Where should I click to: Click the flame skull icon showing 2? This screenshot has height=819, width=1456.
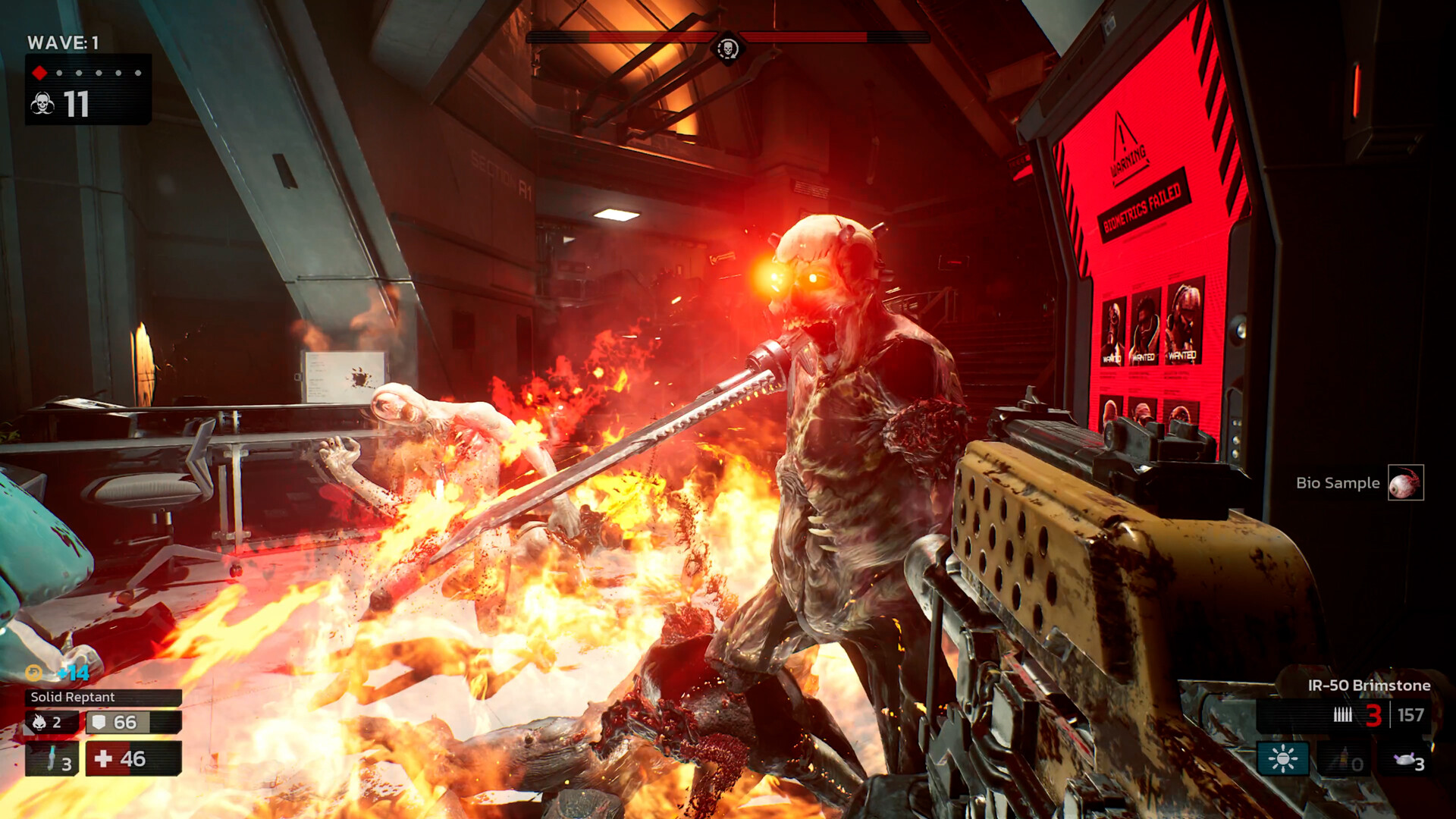[39, 722]
